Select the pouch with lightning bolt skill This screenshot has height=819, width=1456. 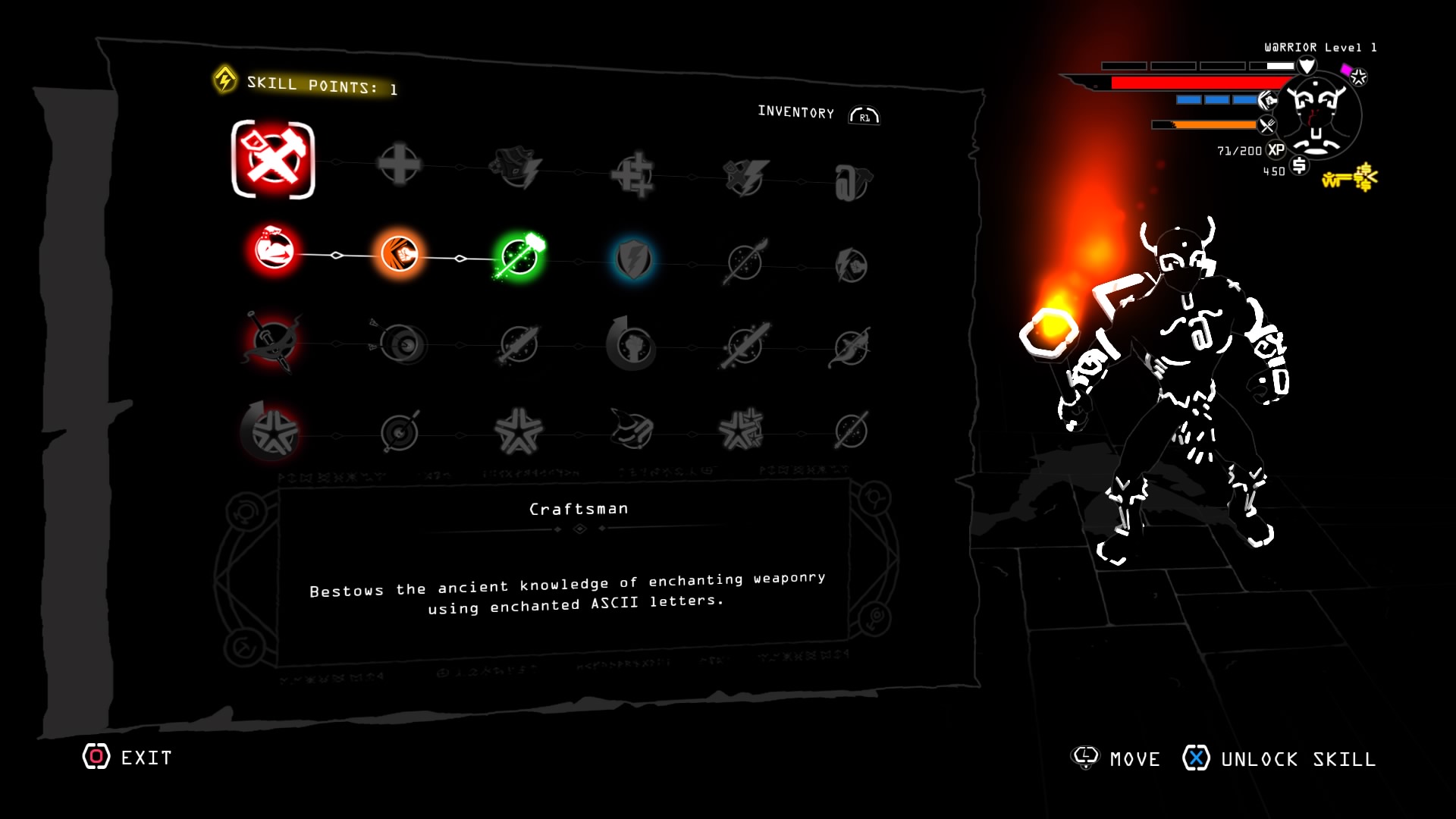coord(517,168)
